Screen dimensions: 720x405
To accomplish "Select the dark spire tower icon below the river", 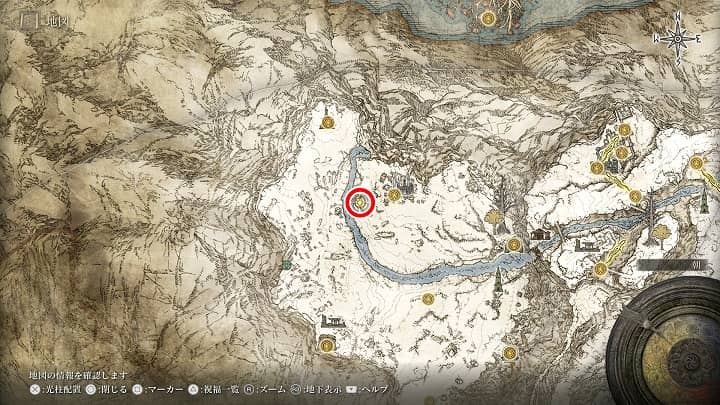I will pyautogui.click(x=497, y=276).
